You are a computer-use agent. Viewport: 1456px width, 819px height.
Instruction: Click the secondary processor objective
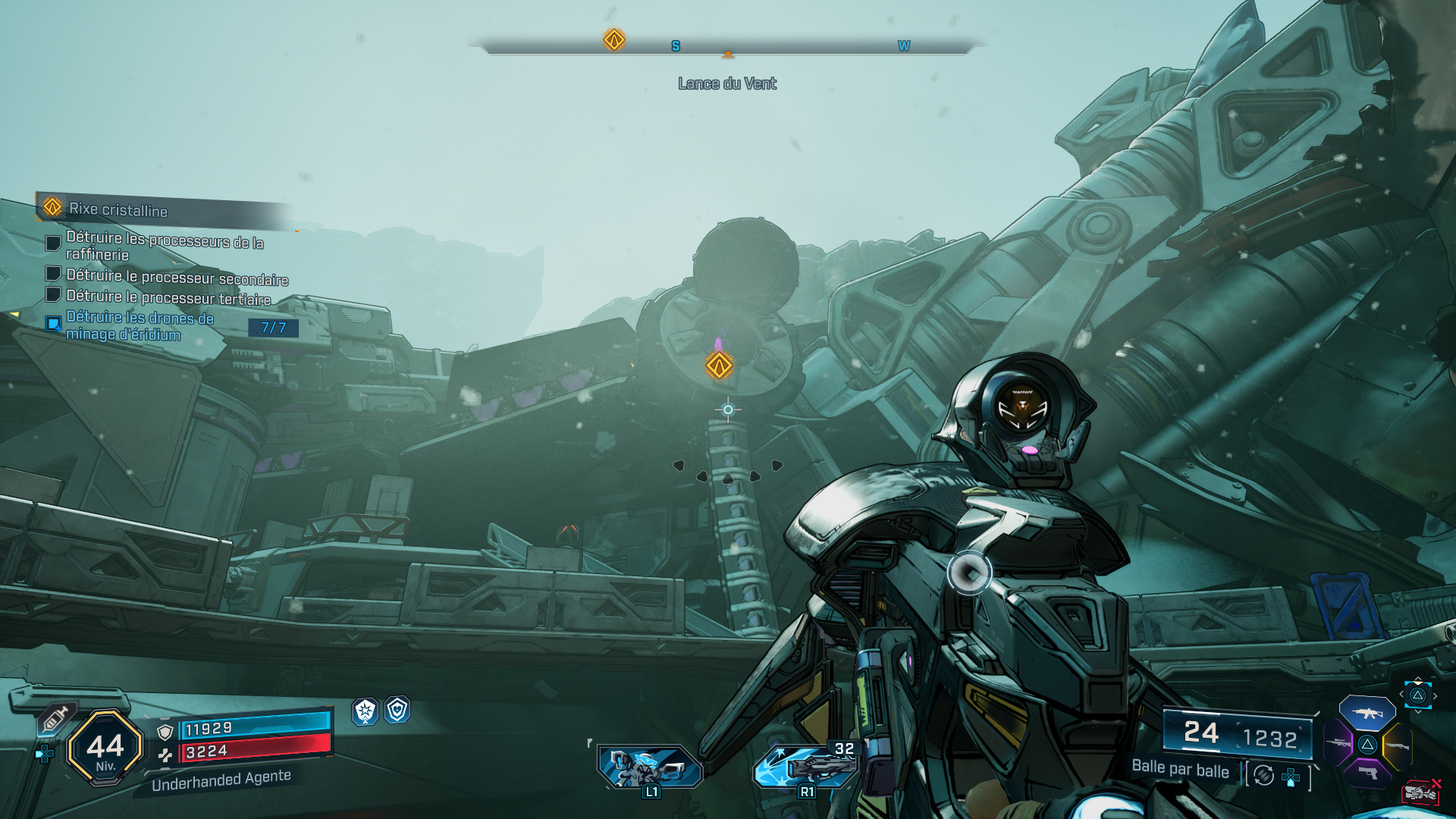[177, 277]
